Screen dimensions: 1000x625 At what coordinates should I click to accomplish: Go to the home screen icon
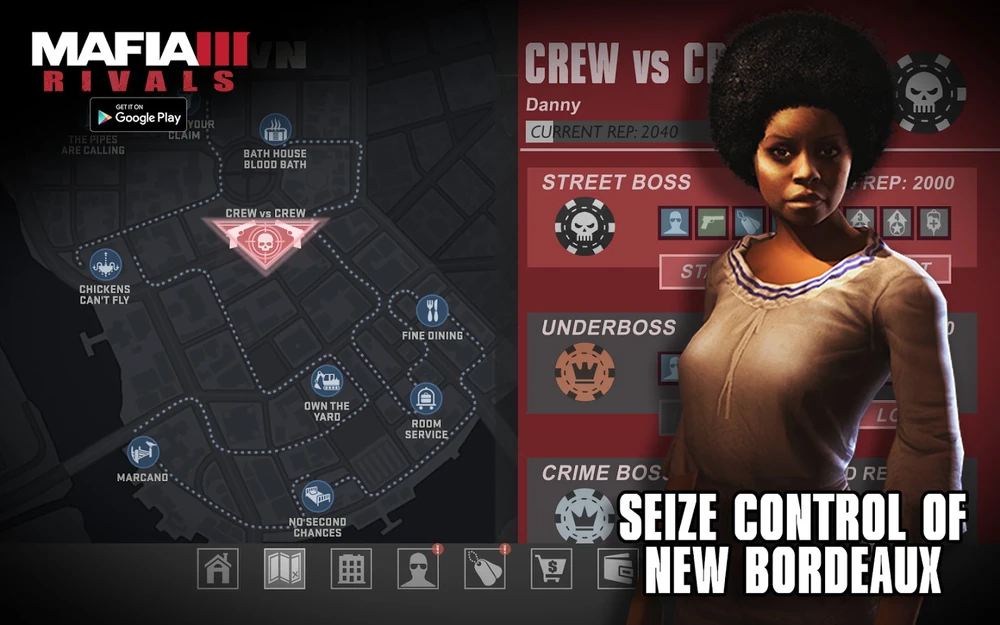tap(217, 568)
